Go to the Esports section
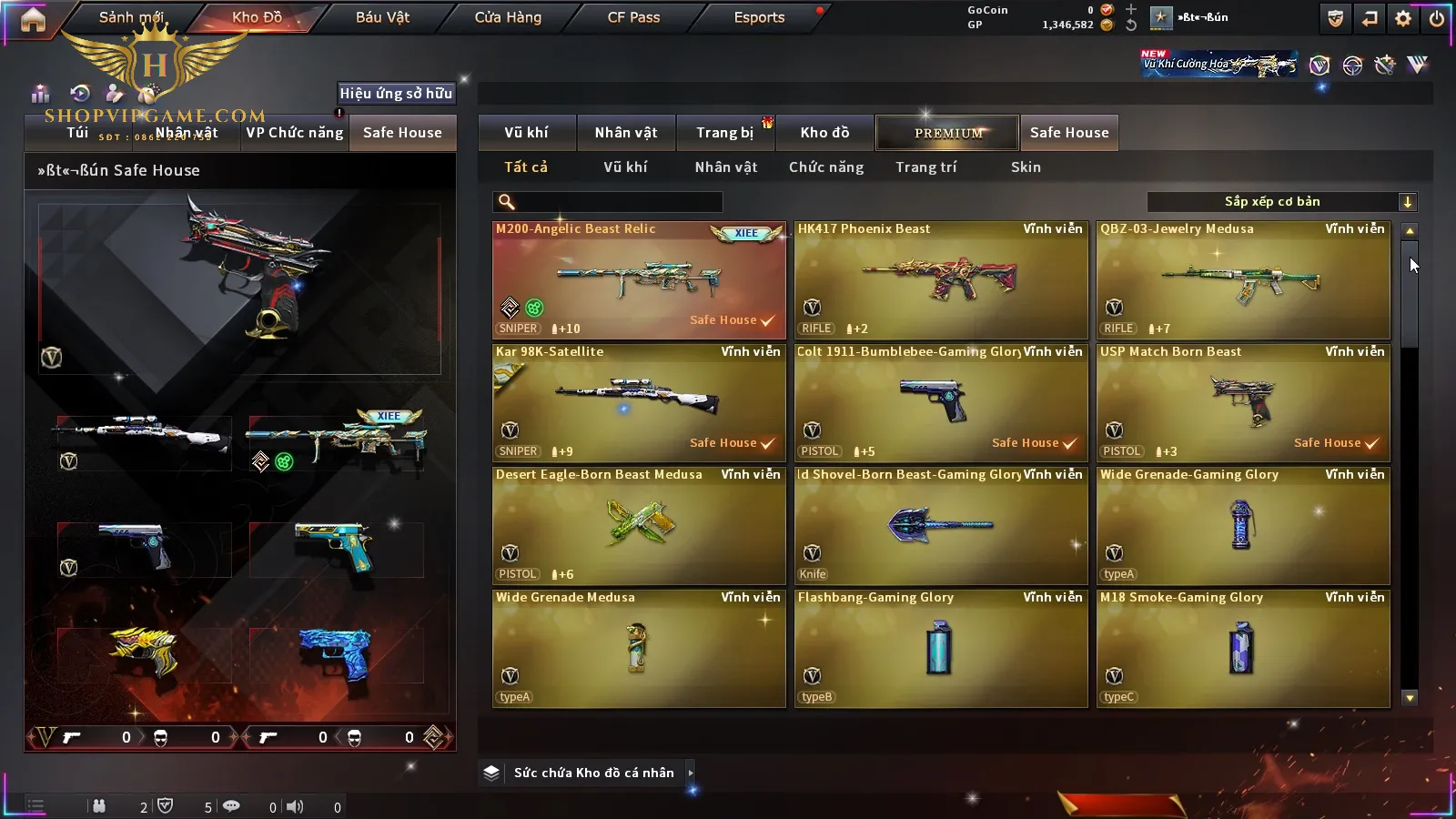The image size is (1456, 819). pyautogui.click(x=759, y=17)
